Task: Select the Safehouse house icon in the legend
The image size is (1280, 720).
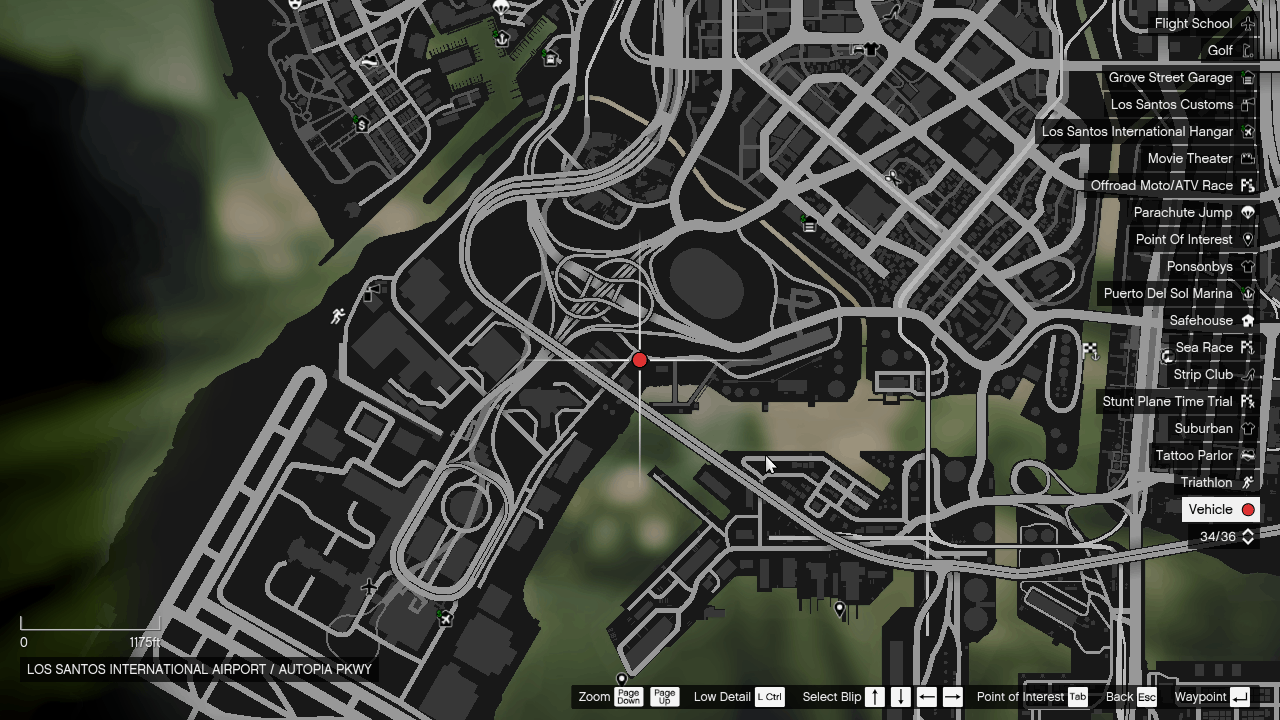Action: coord(1247,320)
